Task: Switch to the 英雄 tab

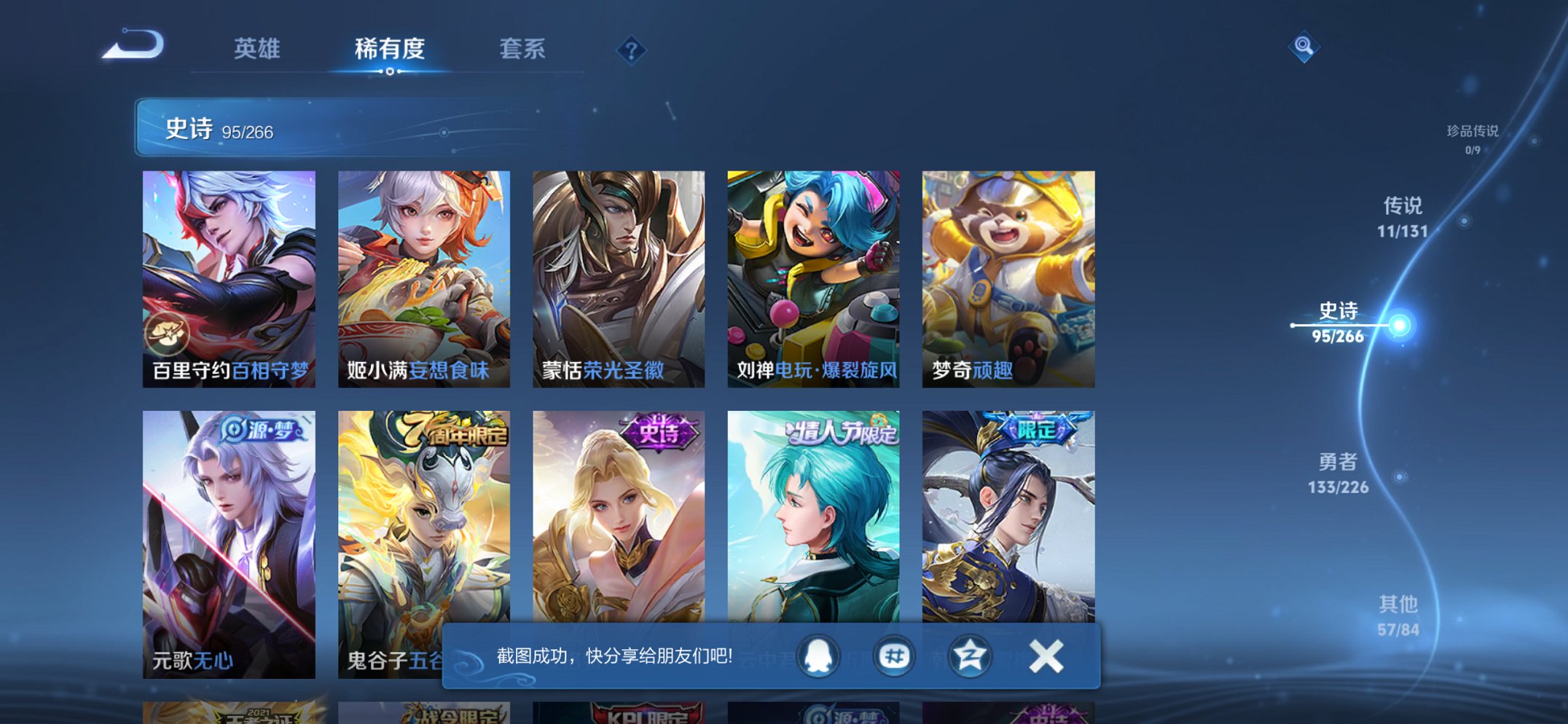Action: (x=256, y=48)
